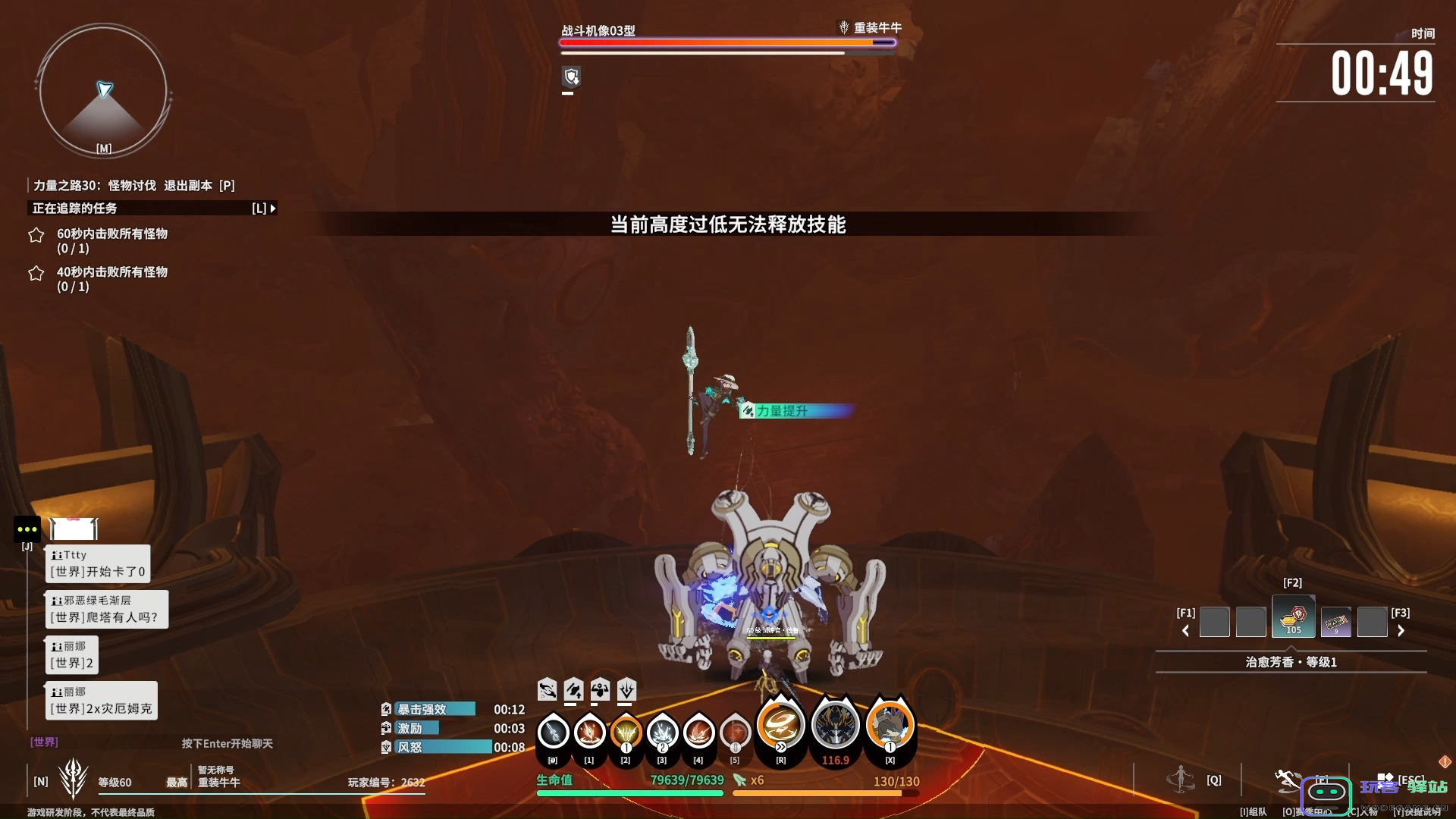Use the 治愈芳香 healing item in slot F2

point(1293,617)
